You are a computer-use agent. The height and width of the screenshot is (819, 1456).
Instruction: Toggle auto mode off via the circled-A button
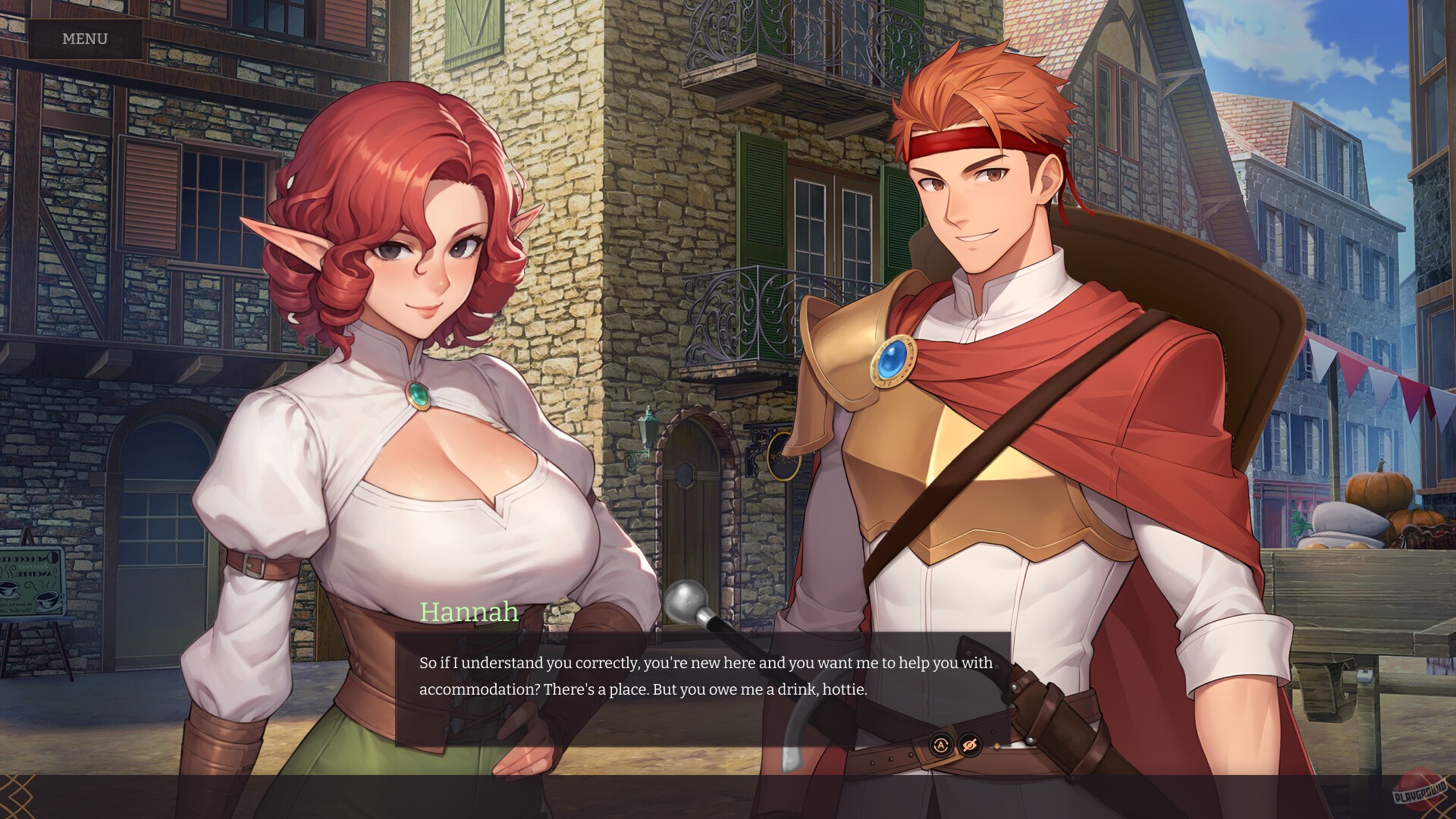click(941, 745)
